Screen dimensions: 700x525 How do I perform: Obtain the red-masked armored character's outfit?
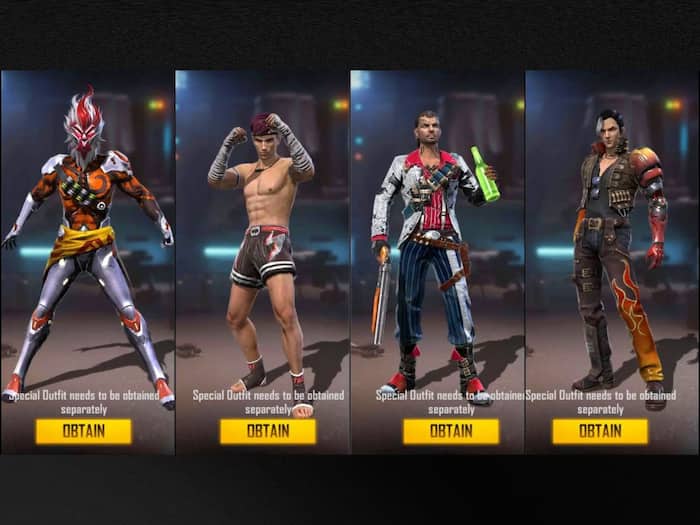point(83,431)
